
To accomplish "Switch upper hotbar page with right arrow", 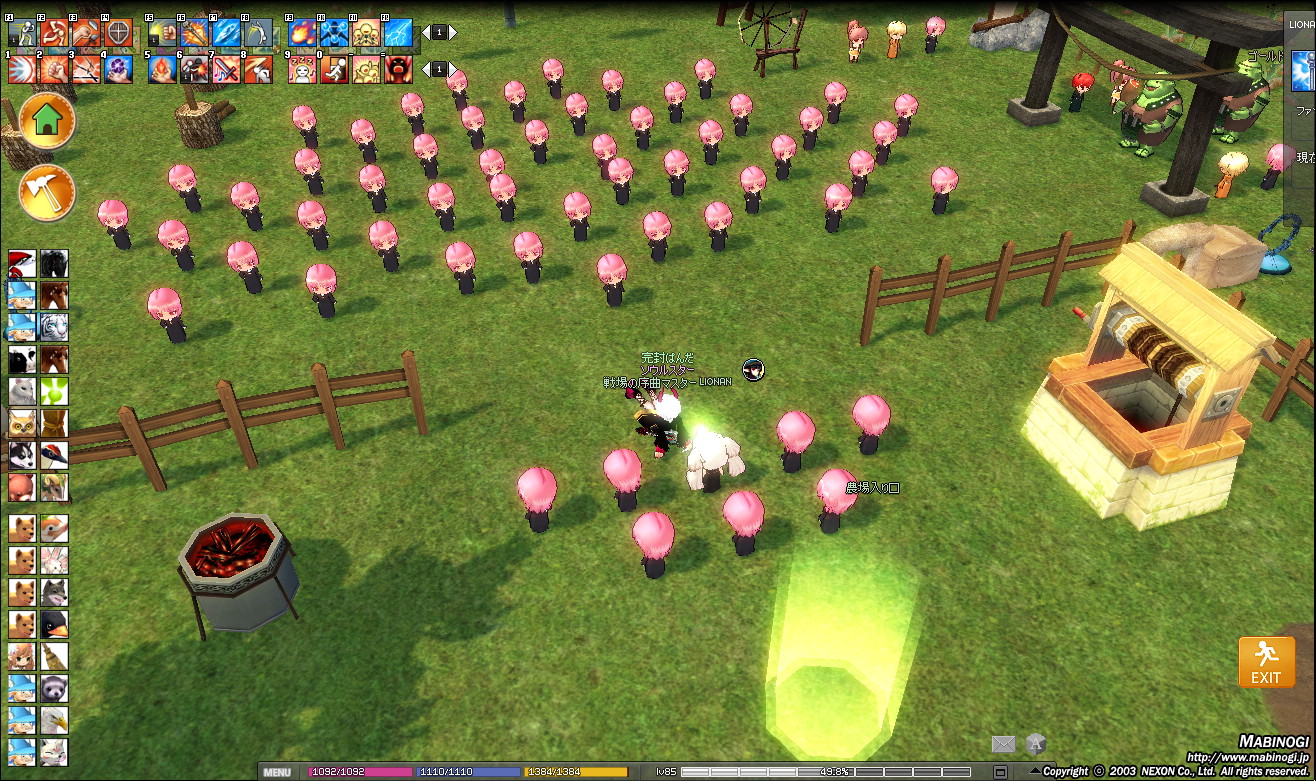I will pyautogui.click(x=452, y=33).
